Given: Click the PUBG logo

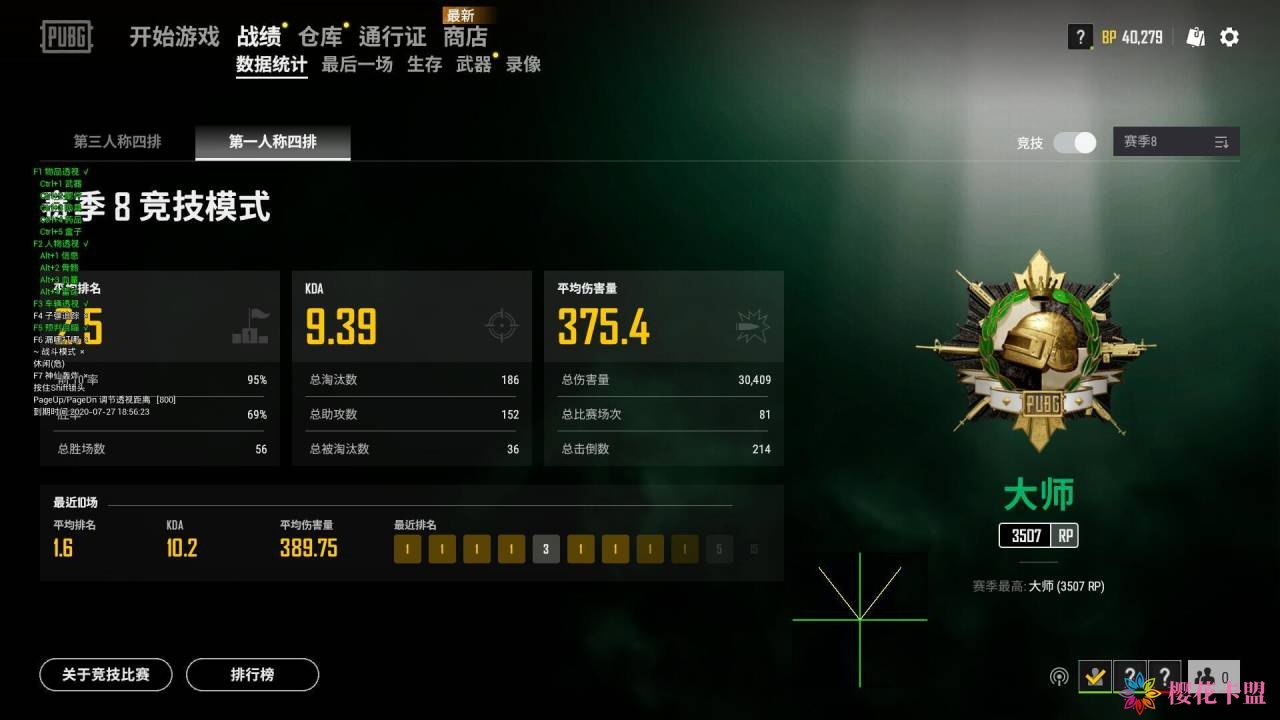Looking at the screenshot, I should click(x=66, y=37).
